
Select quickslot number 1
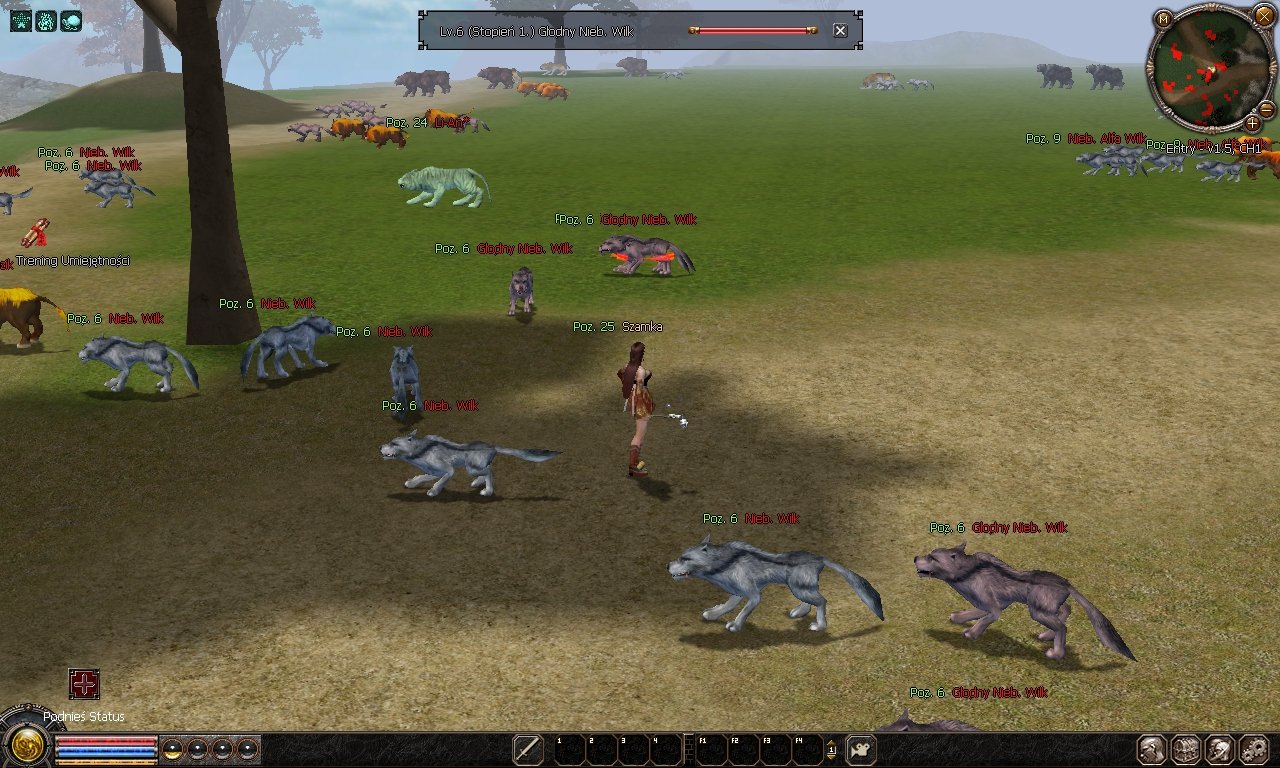568,749
